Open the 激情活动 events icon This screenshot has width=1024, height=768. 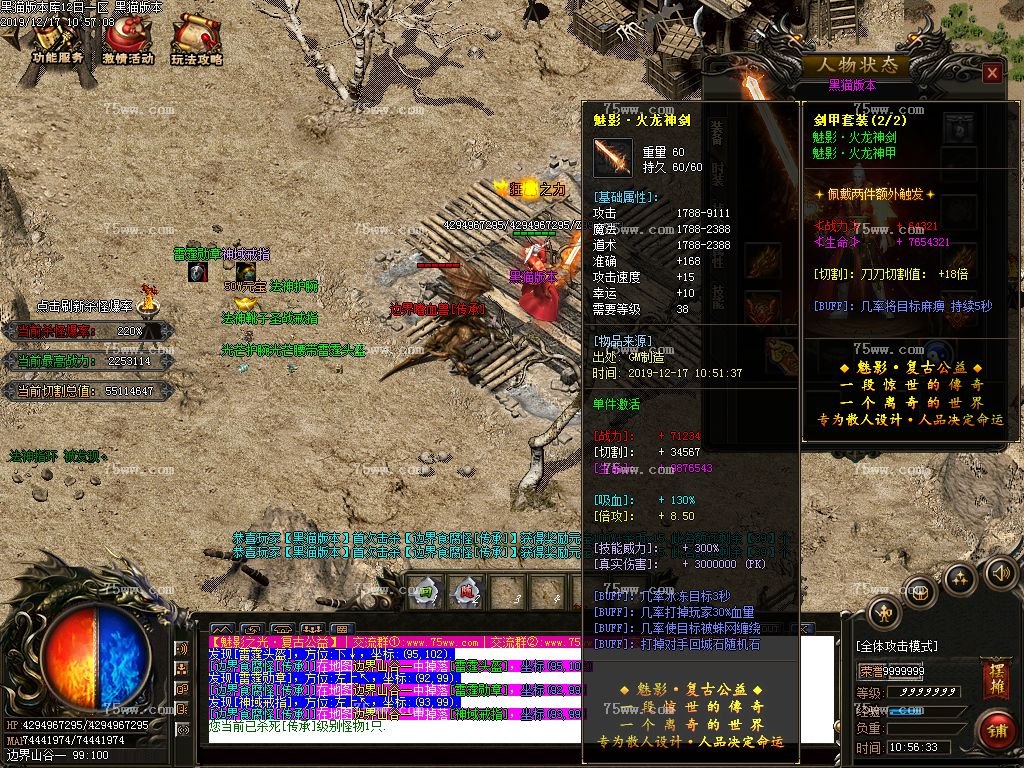(127, 41)
